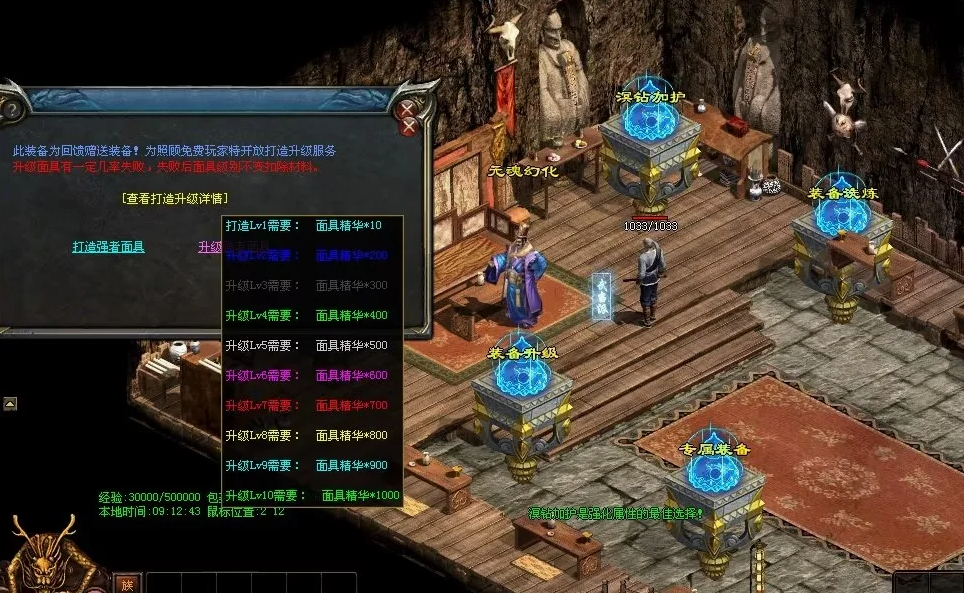Select the pink 升级 mask upgrade option
The height and width of the screenshot is (593, 964).
[210, 247]
